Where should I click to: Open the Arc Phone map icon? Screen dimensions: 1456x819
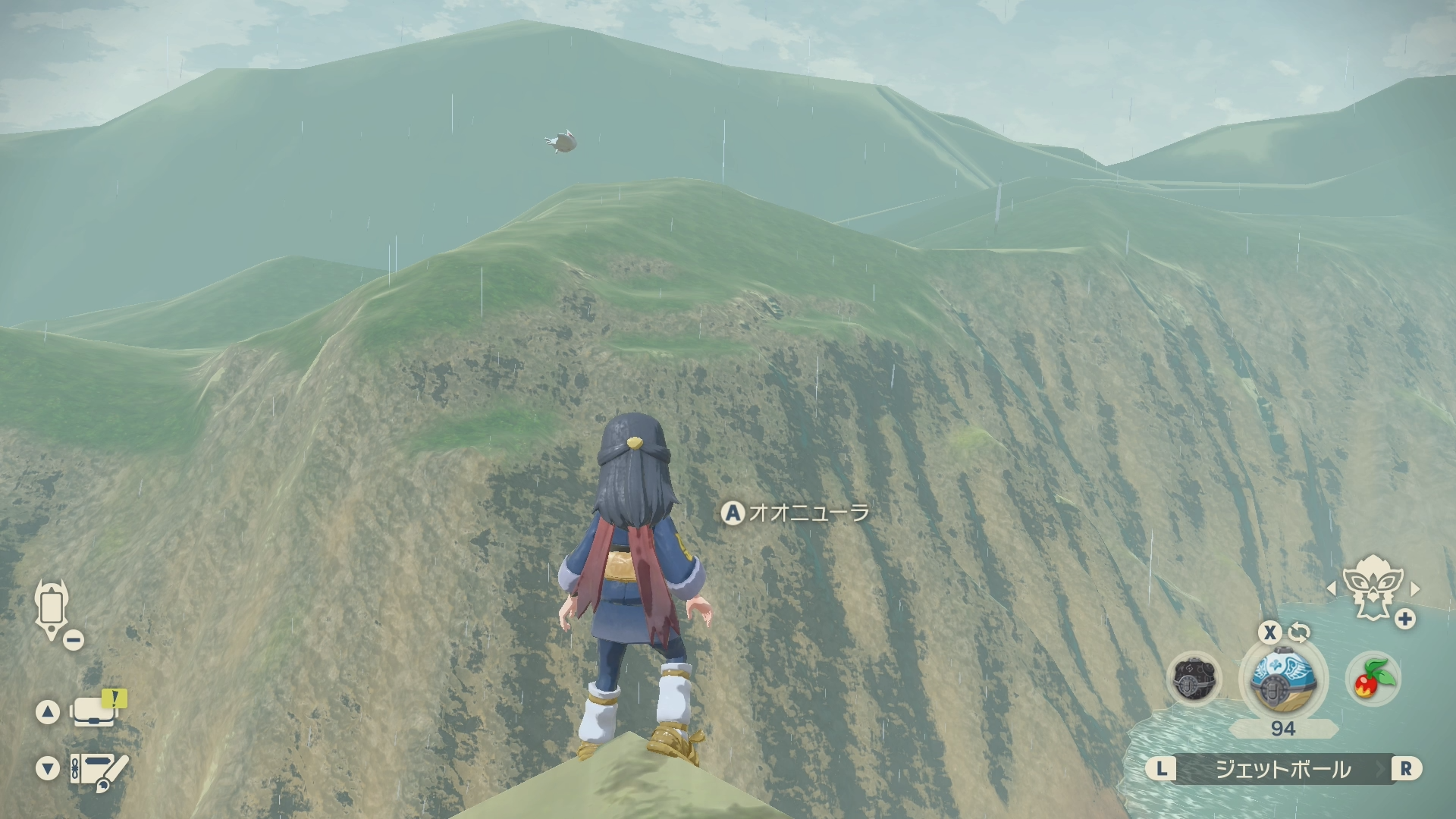[52, 609]
